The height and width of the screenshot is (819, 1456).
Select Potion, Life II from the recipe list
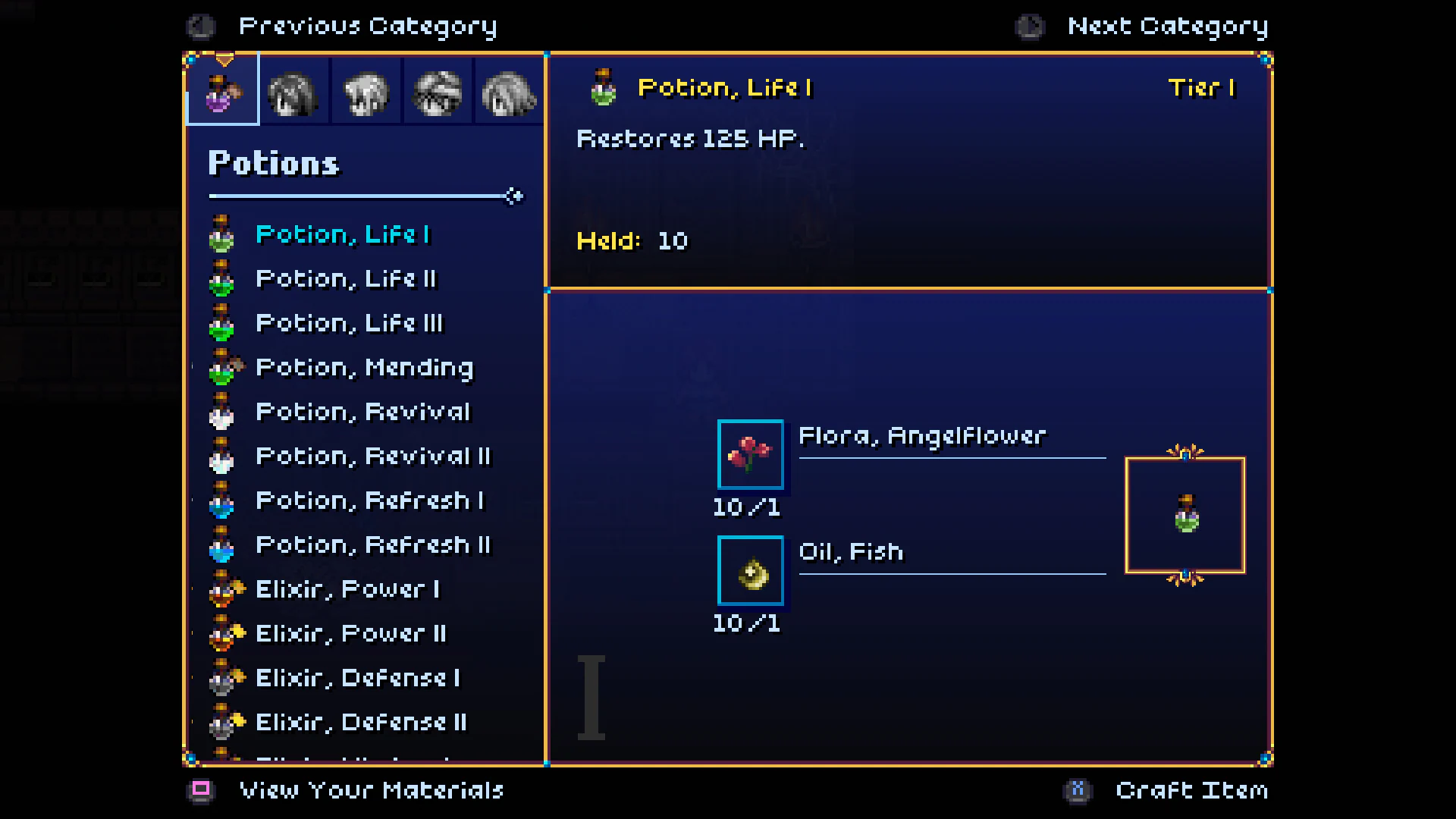[347, 278]
